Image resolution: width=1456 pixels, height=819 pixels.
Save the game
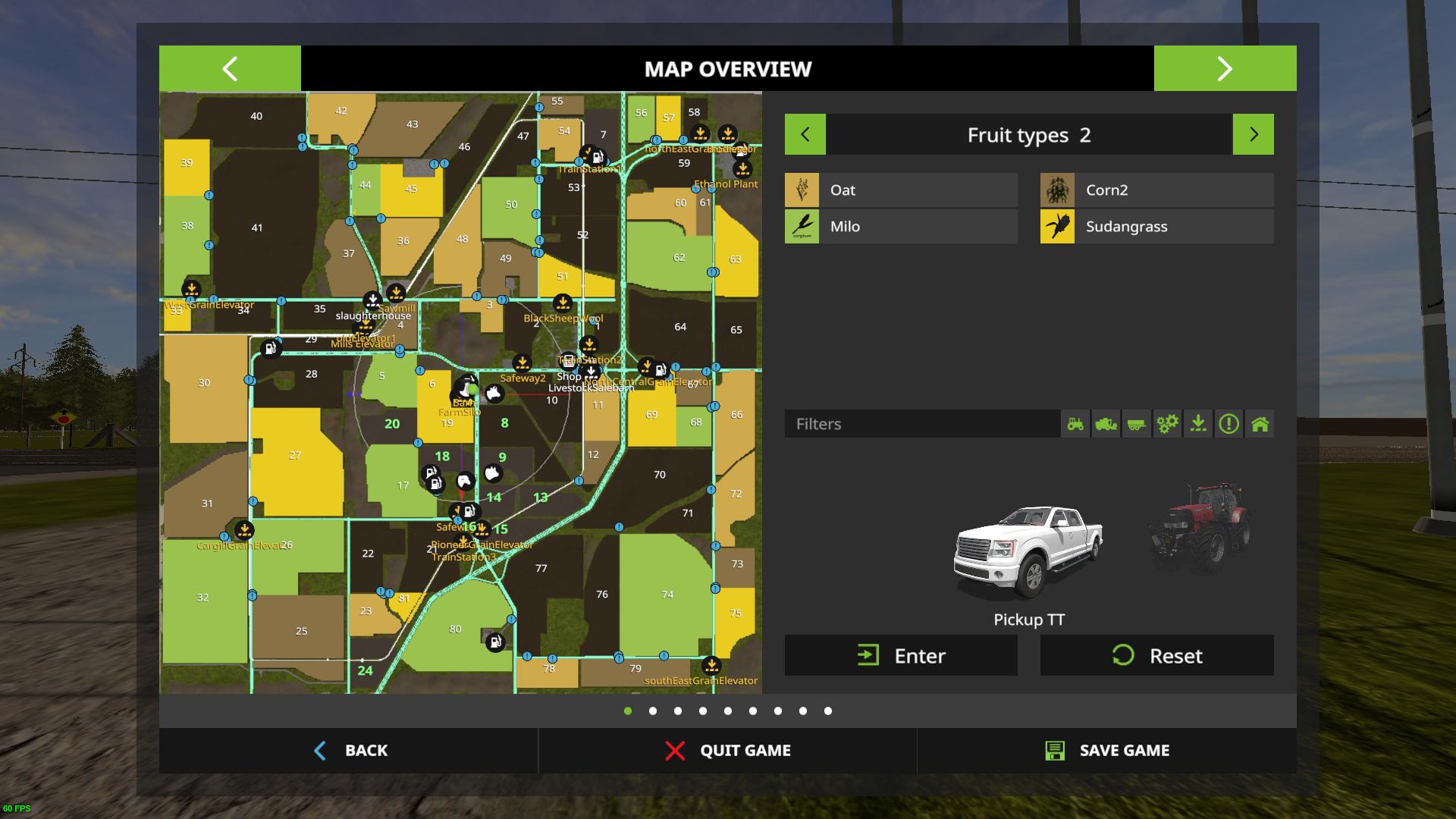[1107, 751]
